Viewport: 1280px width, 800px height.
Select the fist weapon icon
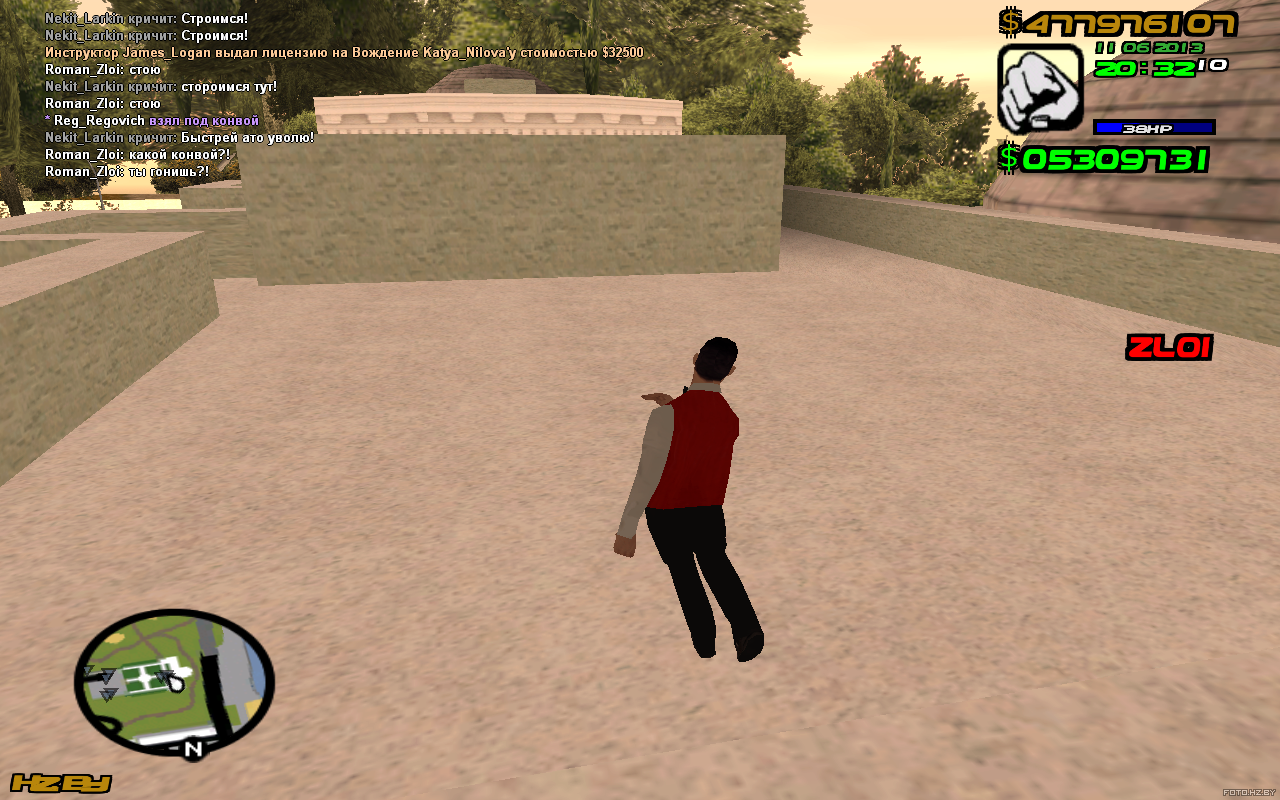(1040, 89)
